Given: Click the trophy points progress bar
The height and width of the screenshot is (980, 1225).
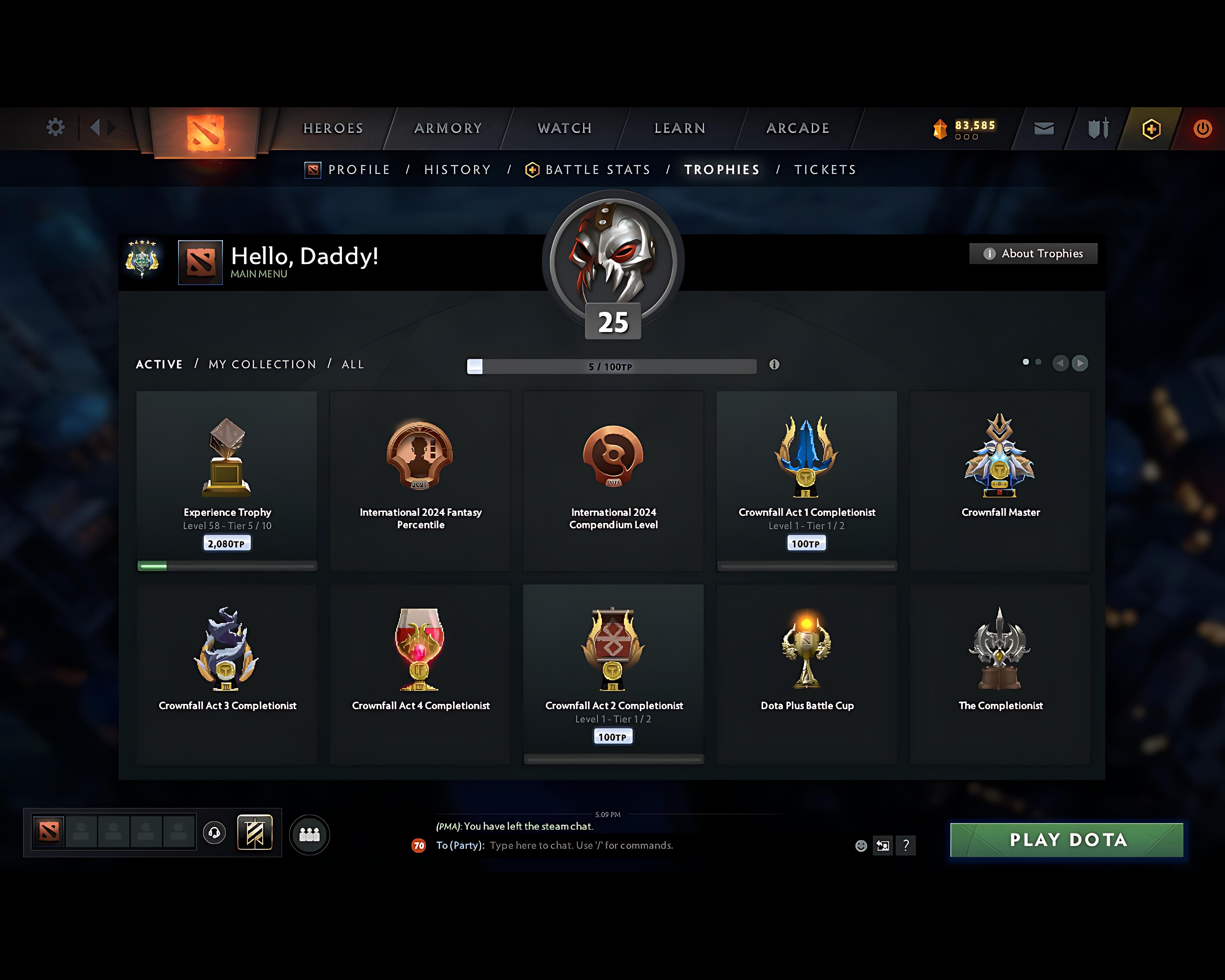Looking at the screenshot, I should [x=611, y=367].
